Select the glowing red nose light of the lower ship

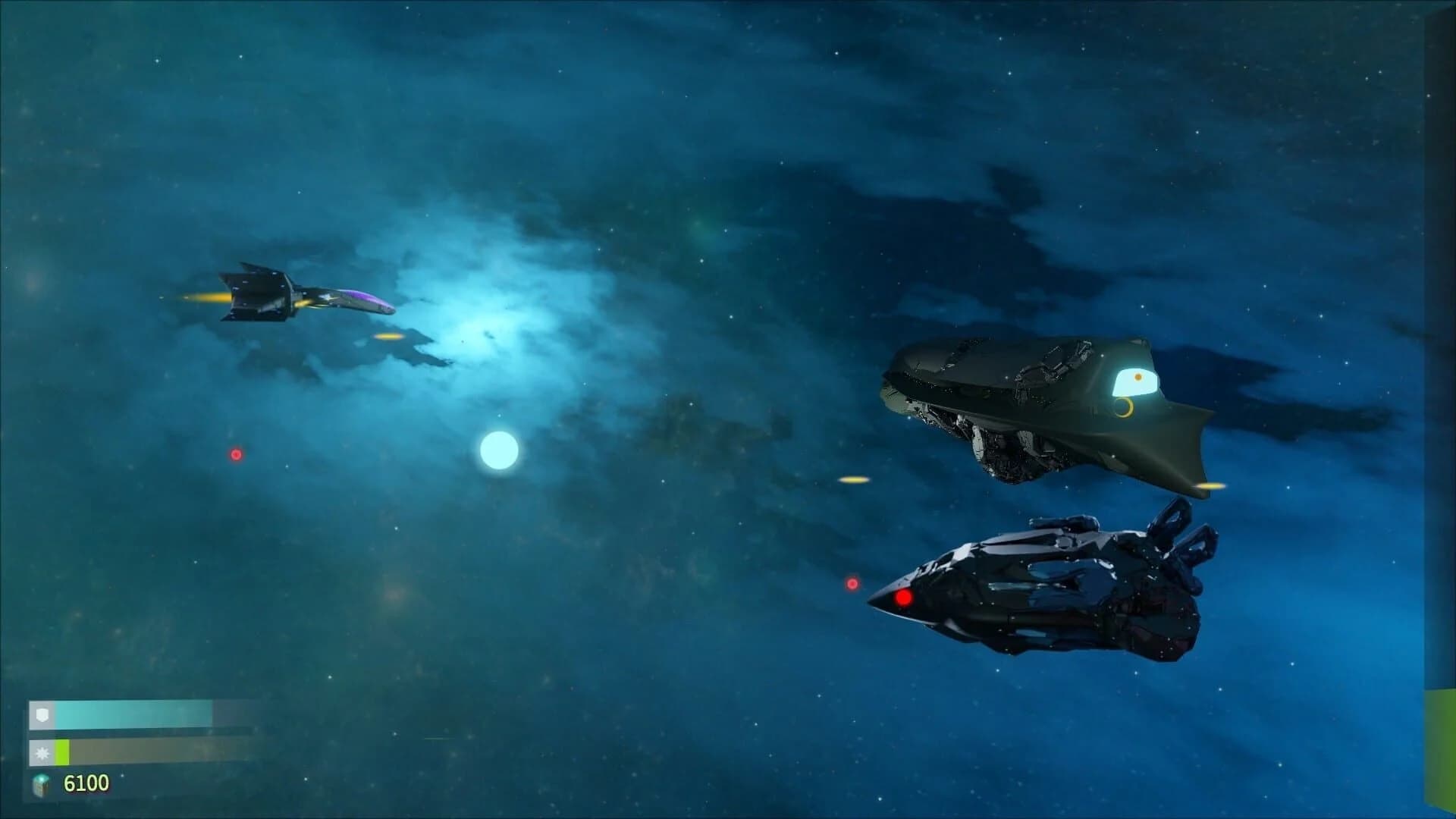(x=904, y=599)
